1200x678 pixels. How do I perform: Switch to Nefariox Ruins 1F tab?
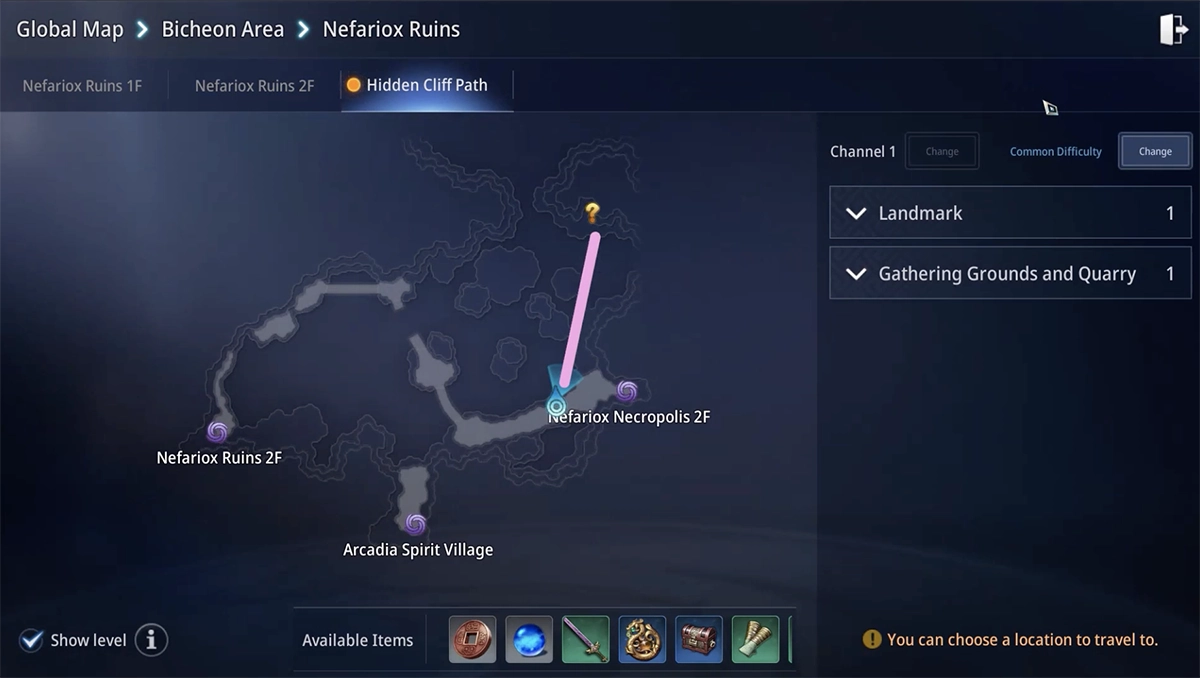(82, 86)
